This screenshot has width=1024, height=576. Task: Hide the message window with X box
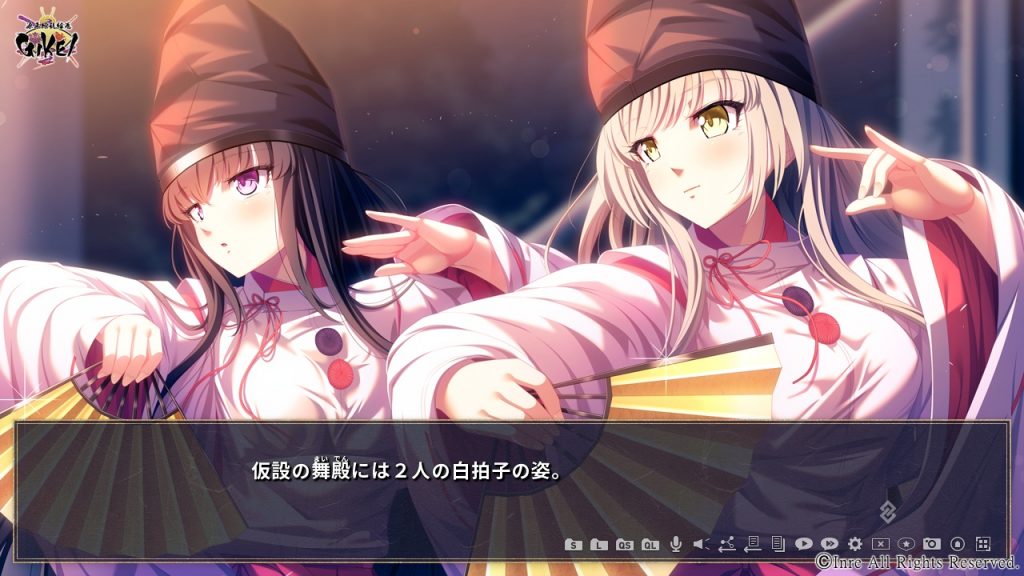(881, 543)
